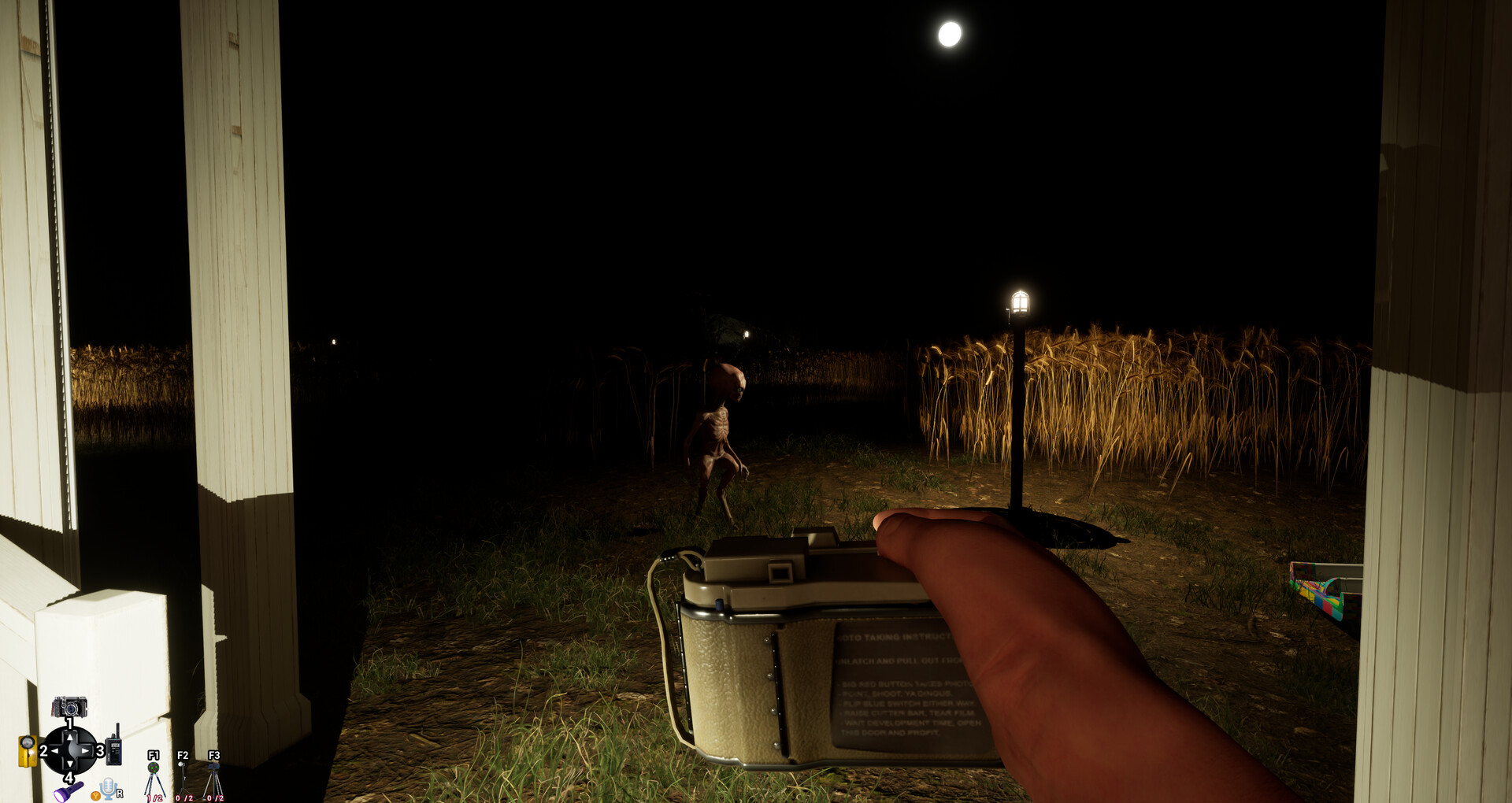This screenshot has height=803, width=1512.
Task: Click the PHOTO TAKING INSTRUCTIONS label
Action: (895, 638)
